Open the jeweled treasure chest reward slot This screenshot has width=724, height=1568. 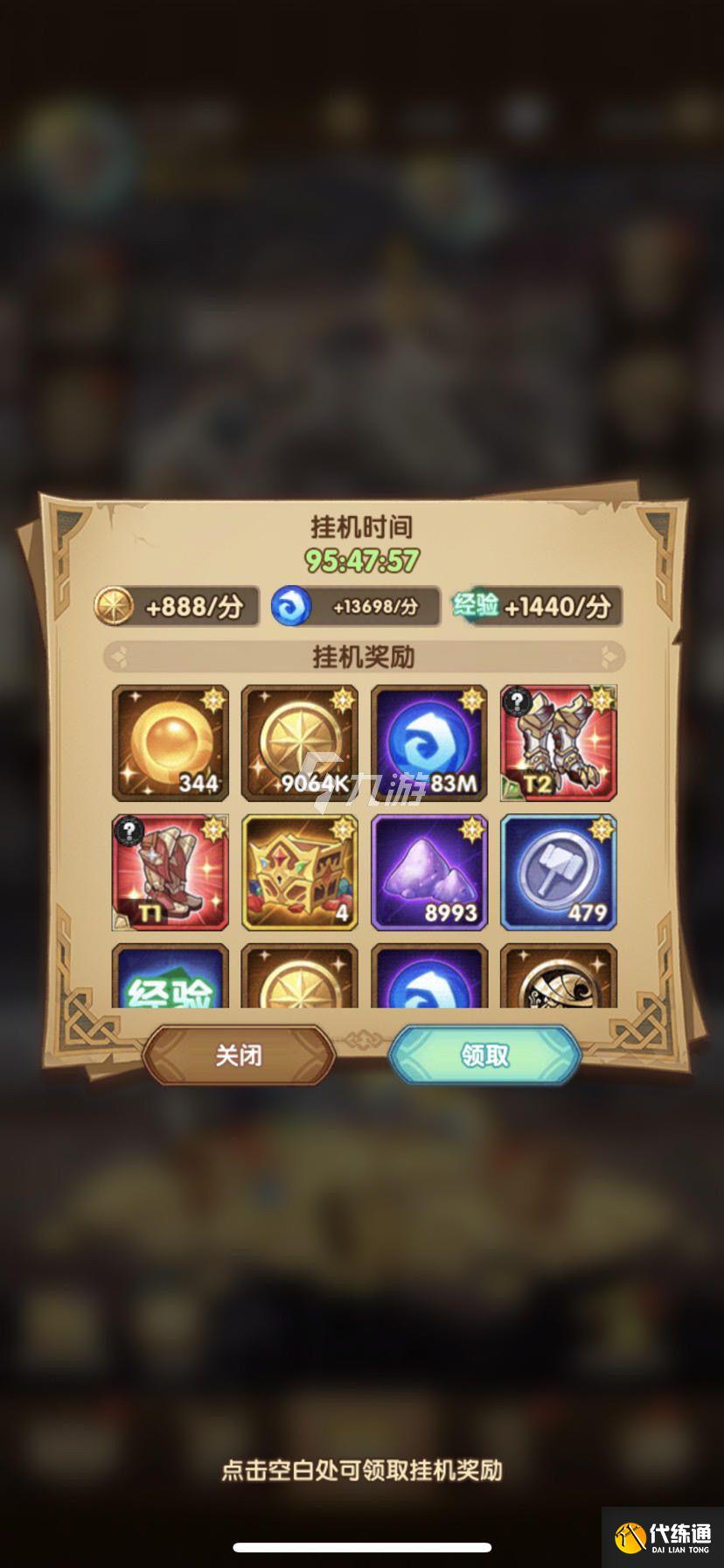click(x=300, y=872)
